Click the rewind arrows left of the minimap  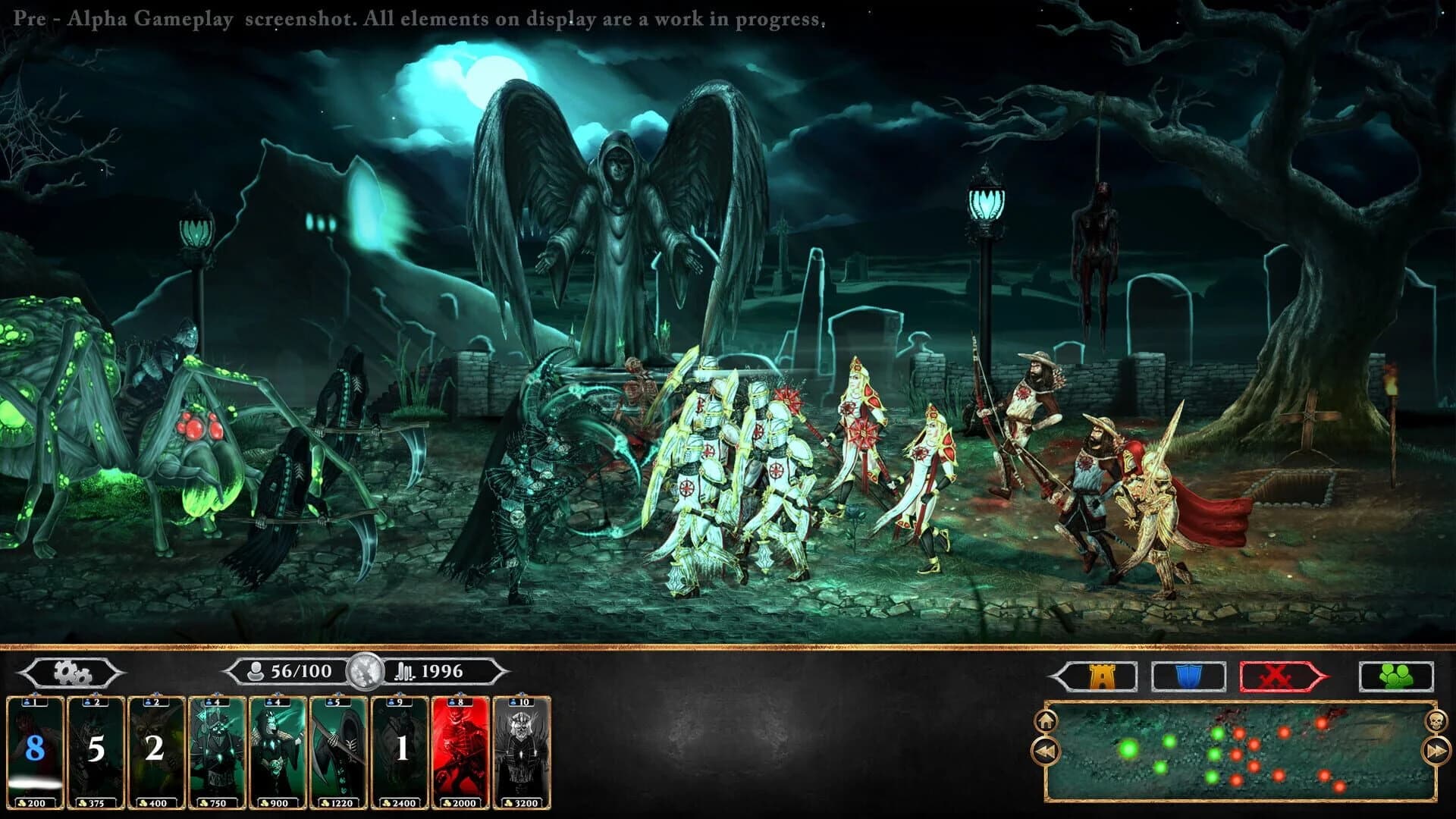(1047, 752)
